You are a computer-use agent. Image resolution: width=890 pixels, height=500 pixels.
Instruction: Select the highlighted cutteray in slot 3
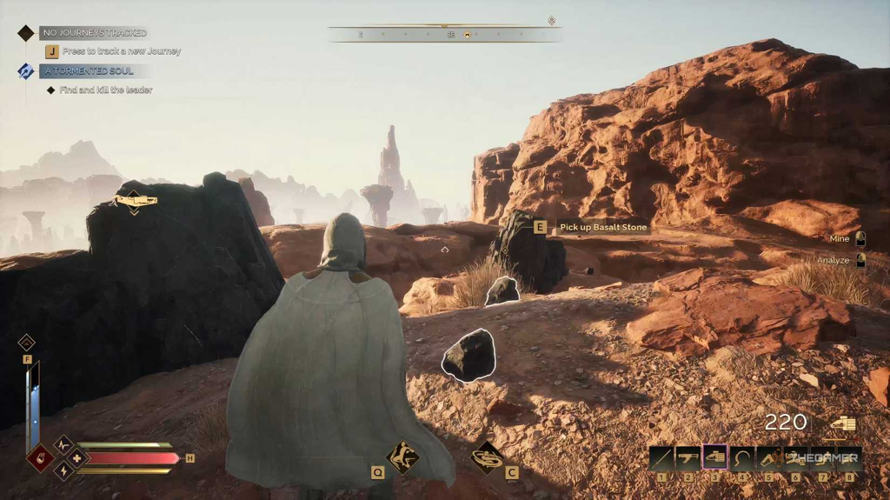[715, 457]
